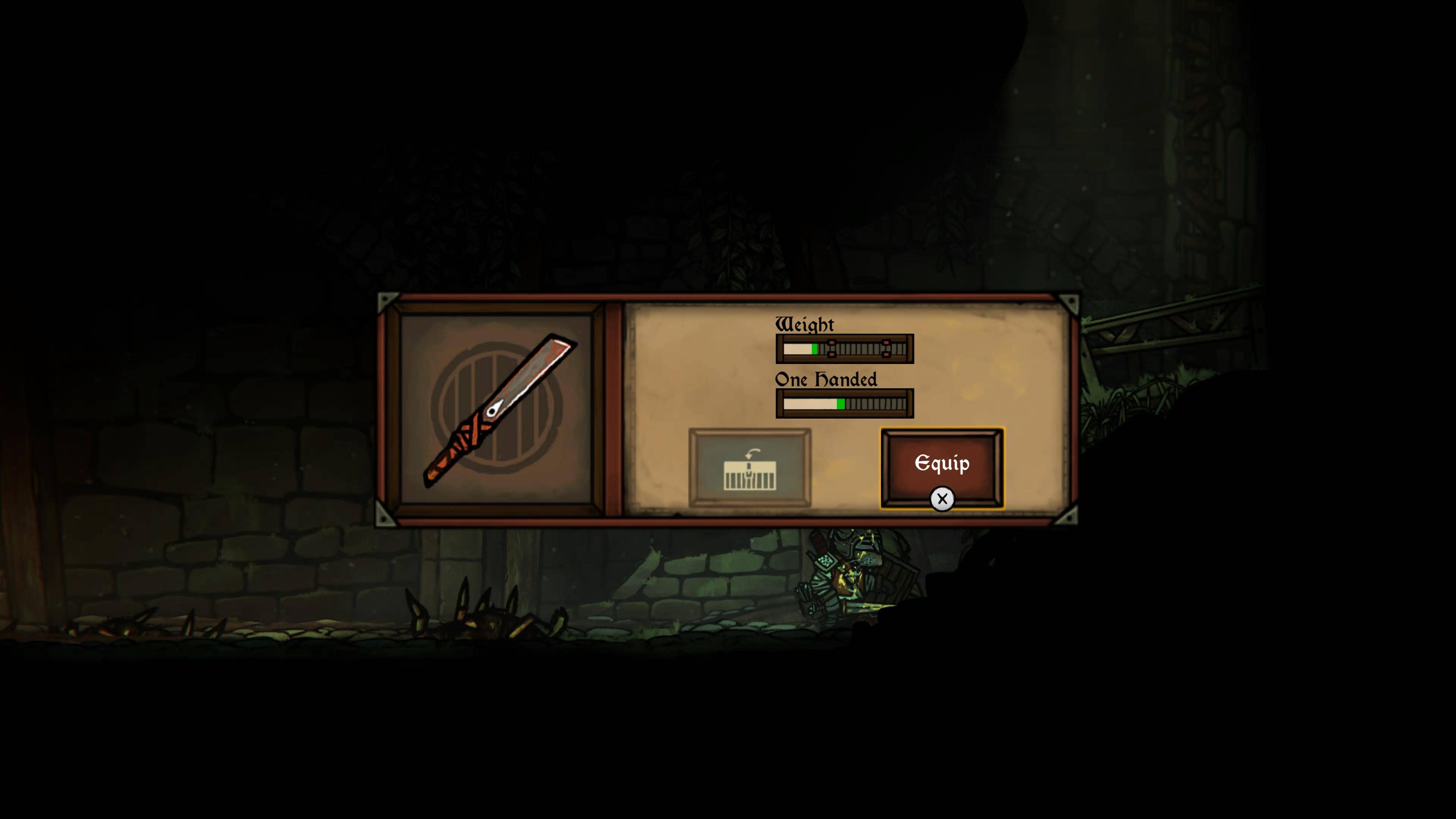Send the weapon to the storage chest
This screenshot has height=819, width=1456.
tap(750, 467)
